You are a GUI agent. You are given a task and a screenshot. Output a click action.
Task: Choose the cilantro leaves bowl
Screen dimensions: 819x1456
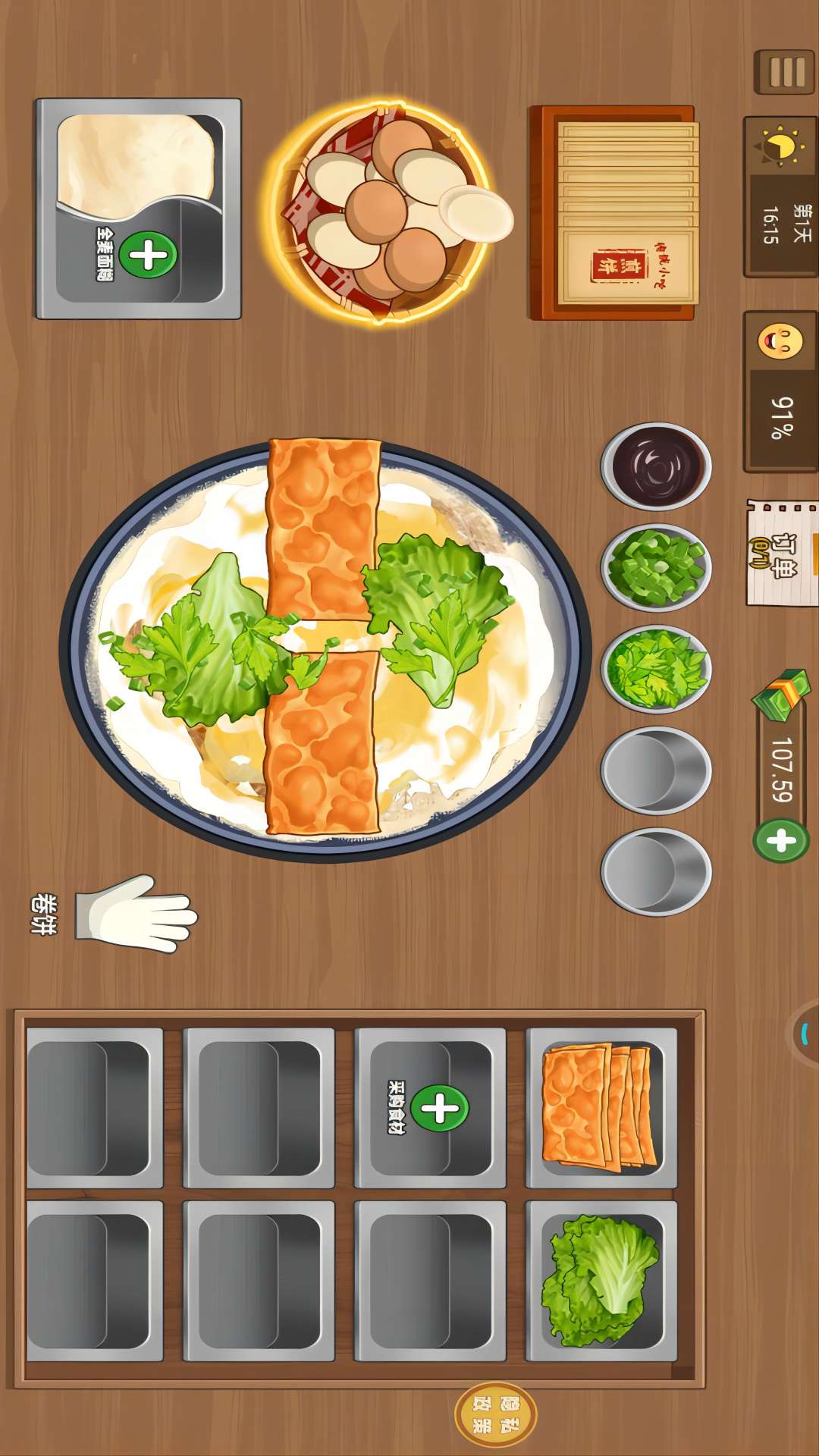pos(656,668)
